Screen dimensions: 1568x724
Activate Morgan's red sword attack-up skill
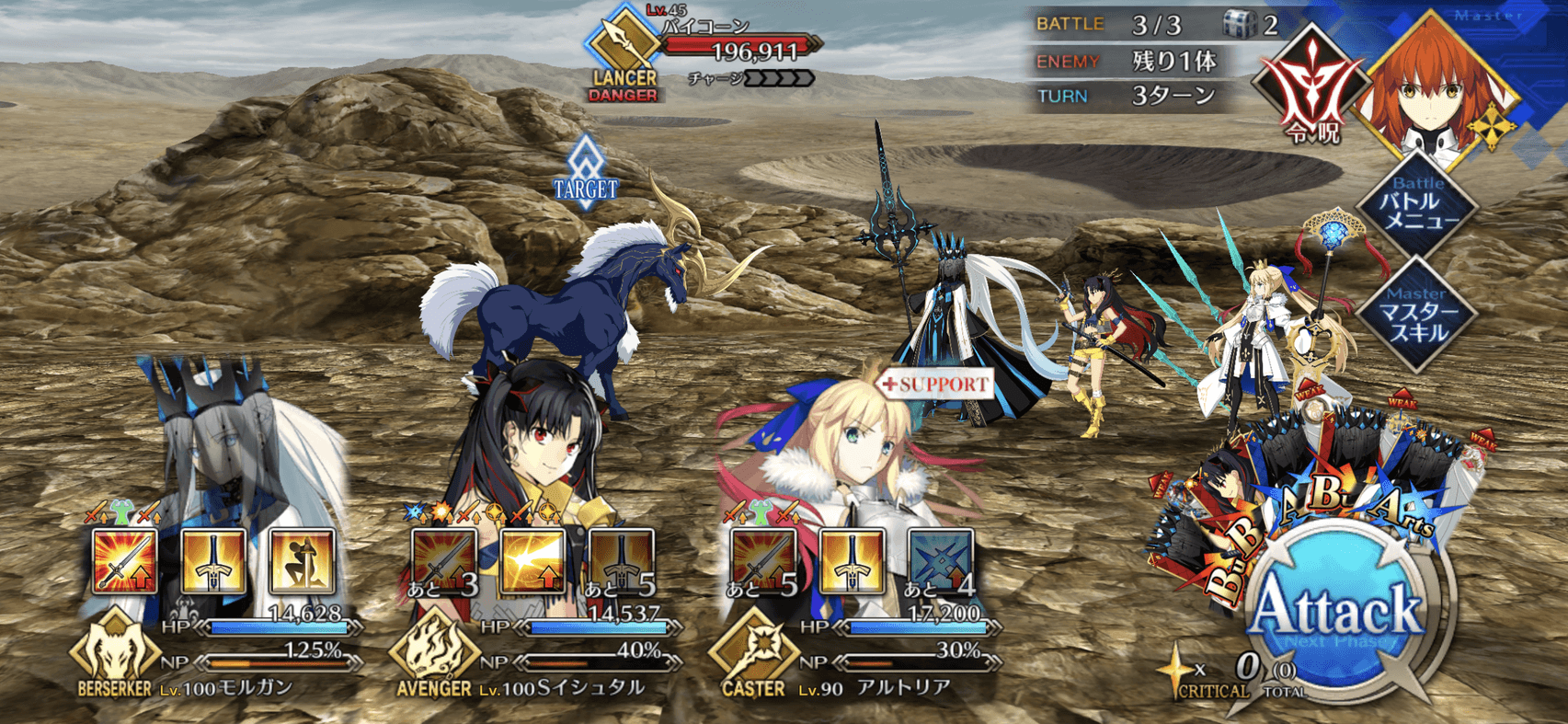coord(124,561)
